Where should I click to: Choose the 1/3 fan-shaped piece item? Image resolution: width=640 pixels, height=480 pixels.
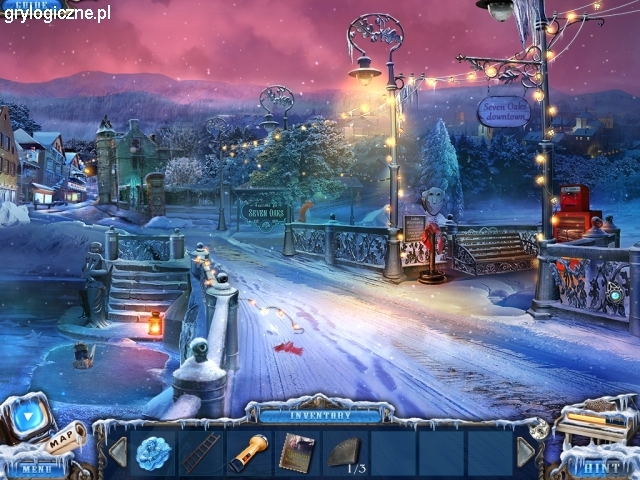click(x=345, y=451)
